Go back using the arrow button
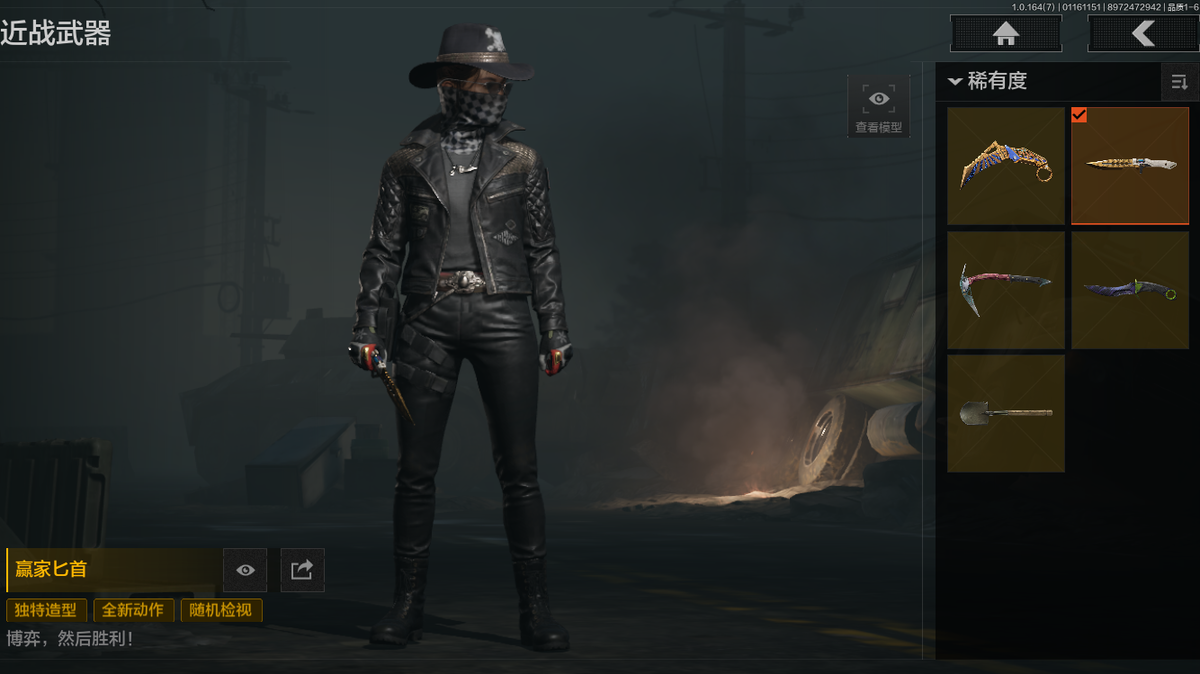Screen dimensions: 1200x674 (x=1142, y=33)
